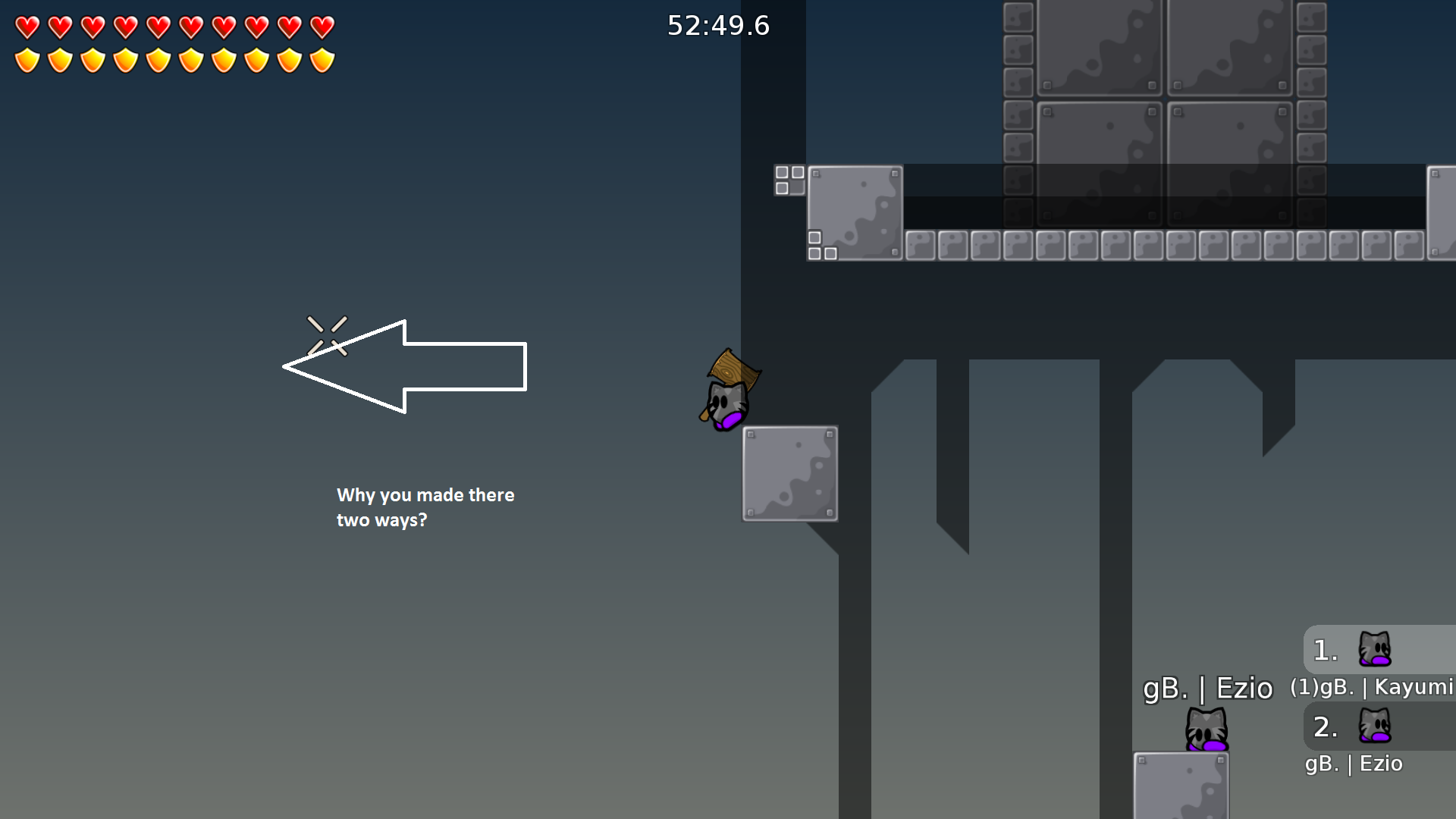Select the scoreboard entry for gB. | Ezio

pos(1354,764)
